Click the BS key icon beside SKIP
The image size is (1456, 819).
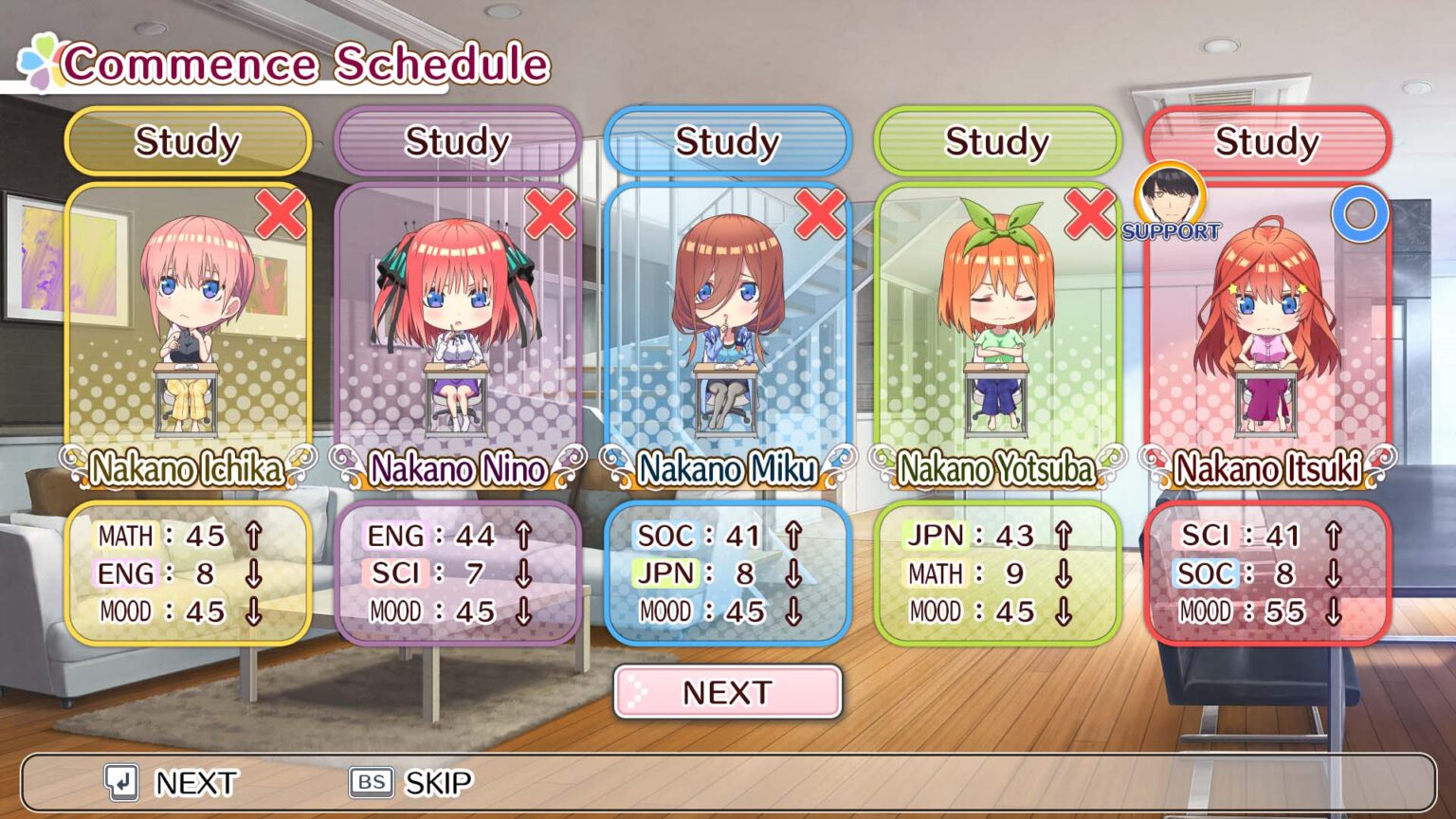click(371, 782)
